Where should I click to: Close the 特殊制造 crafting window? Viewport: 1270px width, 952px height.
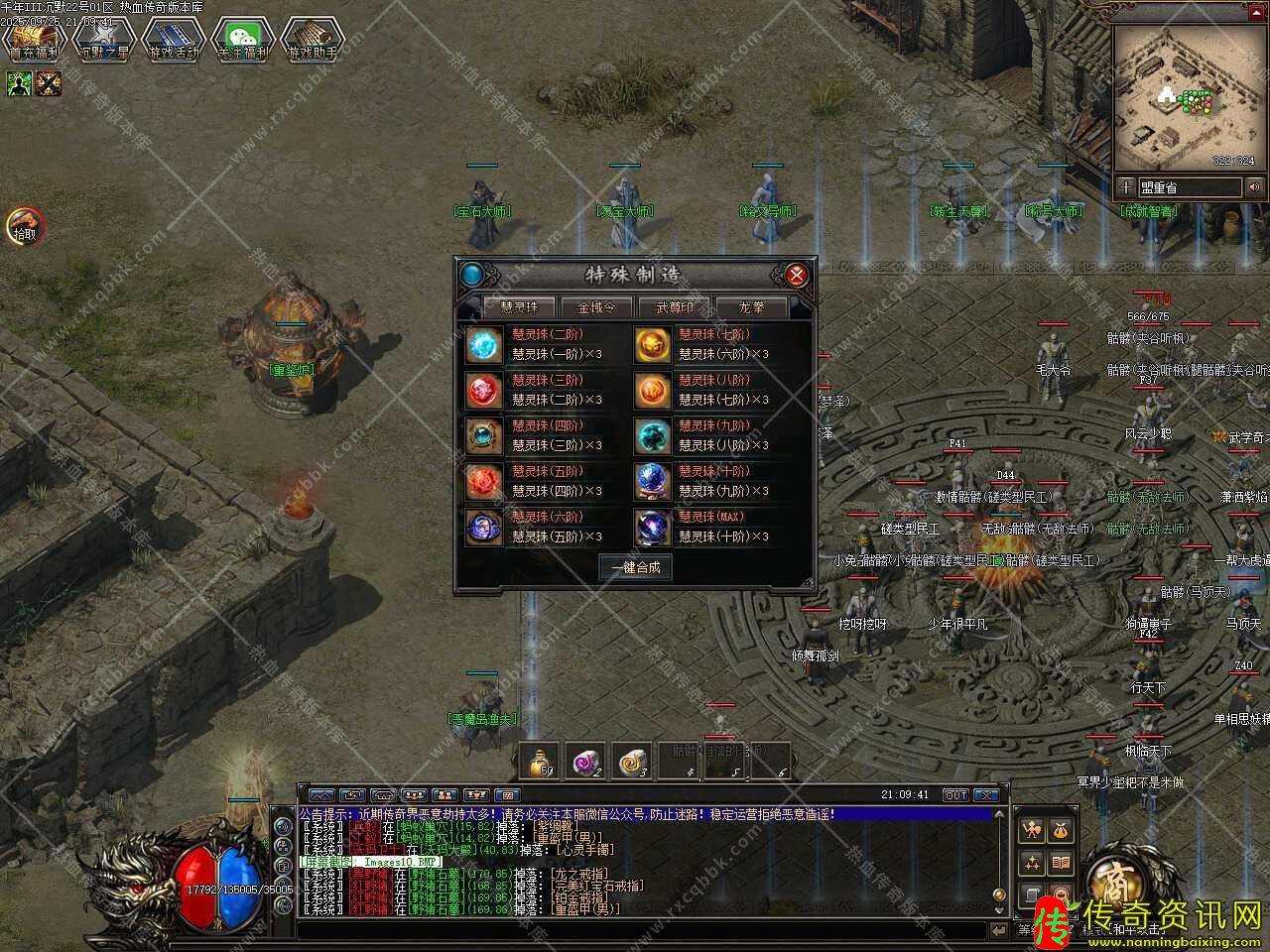(x=795, y=275)
